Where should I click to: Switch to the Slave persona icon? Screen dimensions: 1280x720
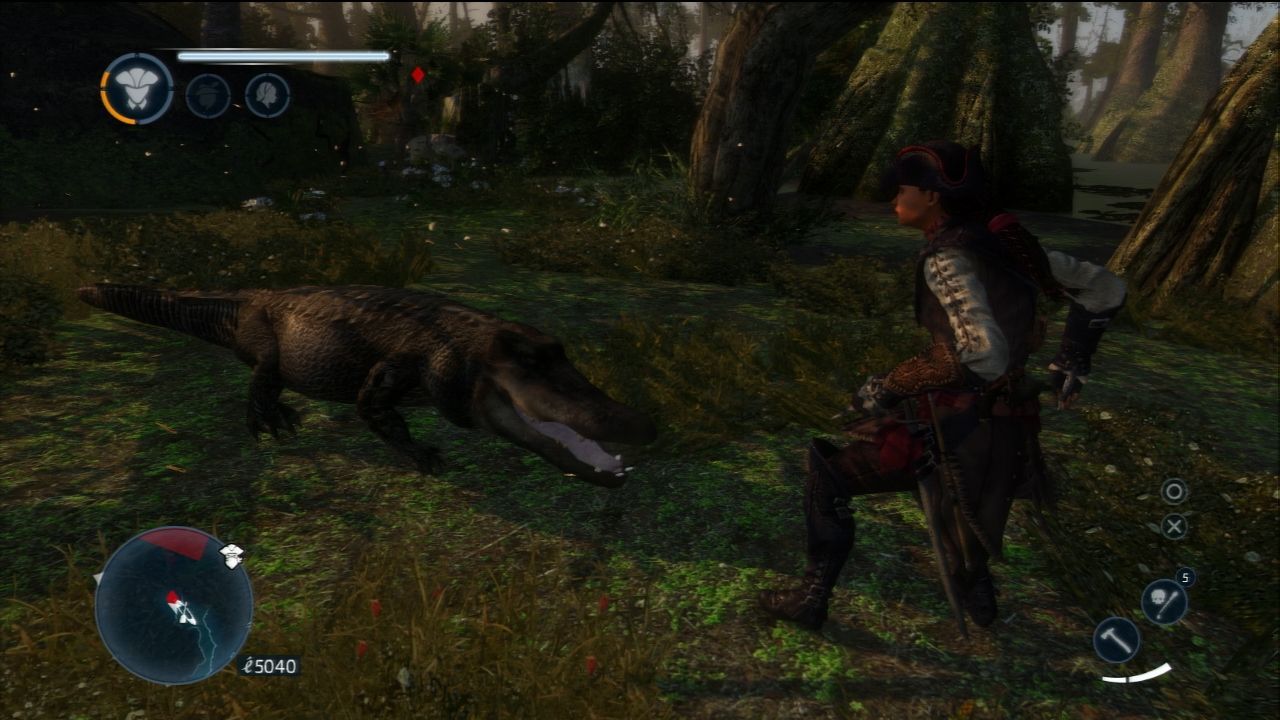208,96
